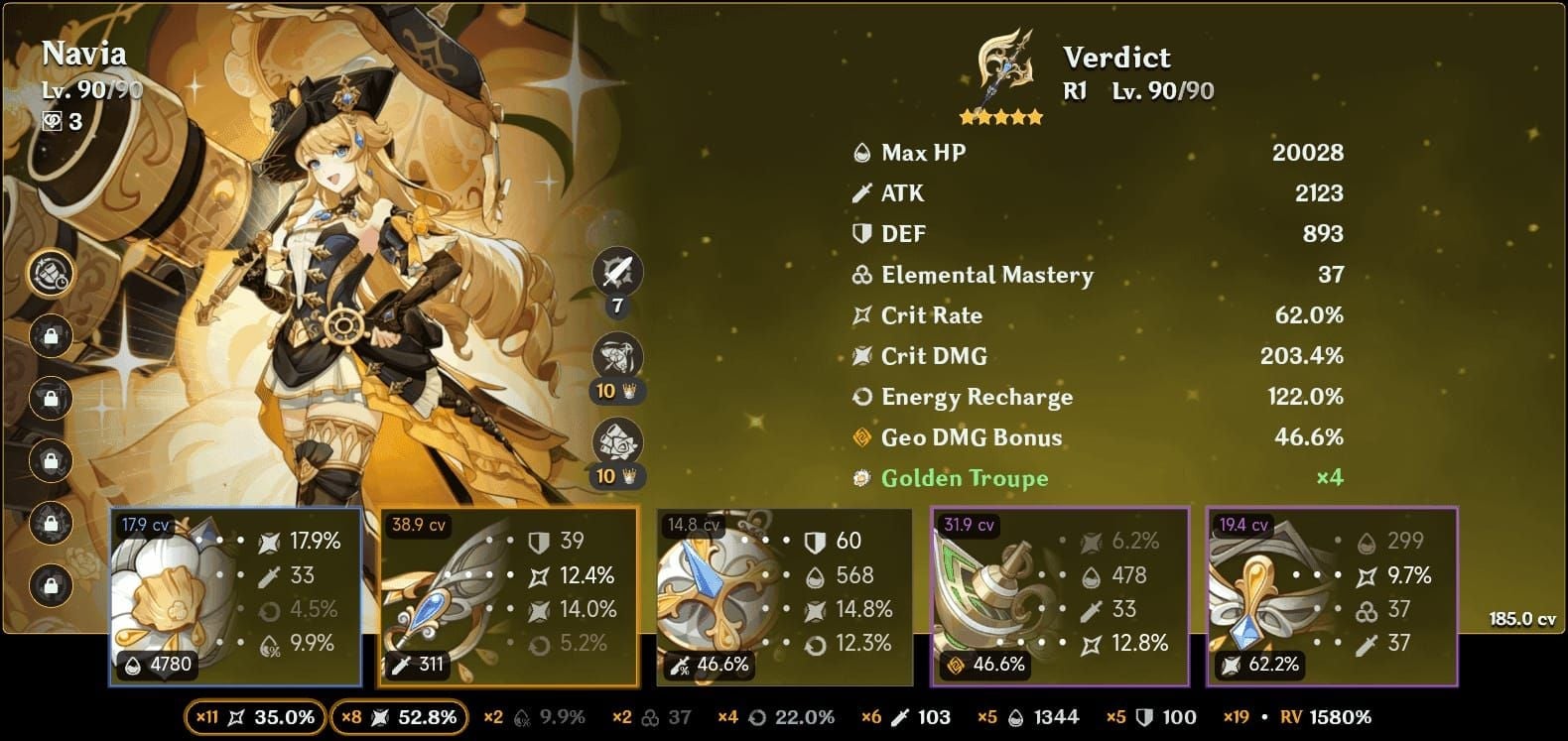1568x741 pixels.
Task: Choose the sands artifact with 14.8 cv
Action: click(783, 597)
